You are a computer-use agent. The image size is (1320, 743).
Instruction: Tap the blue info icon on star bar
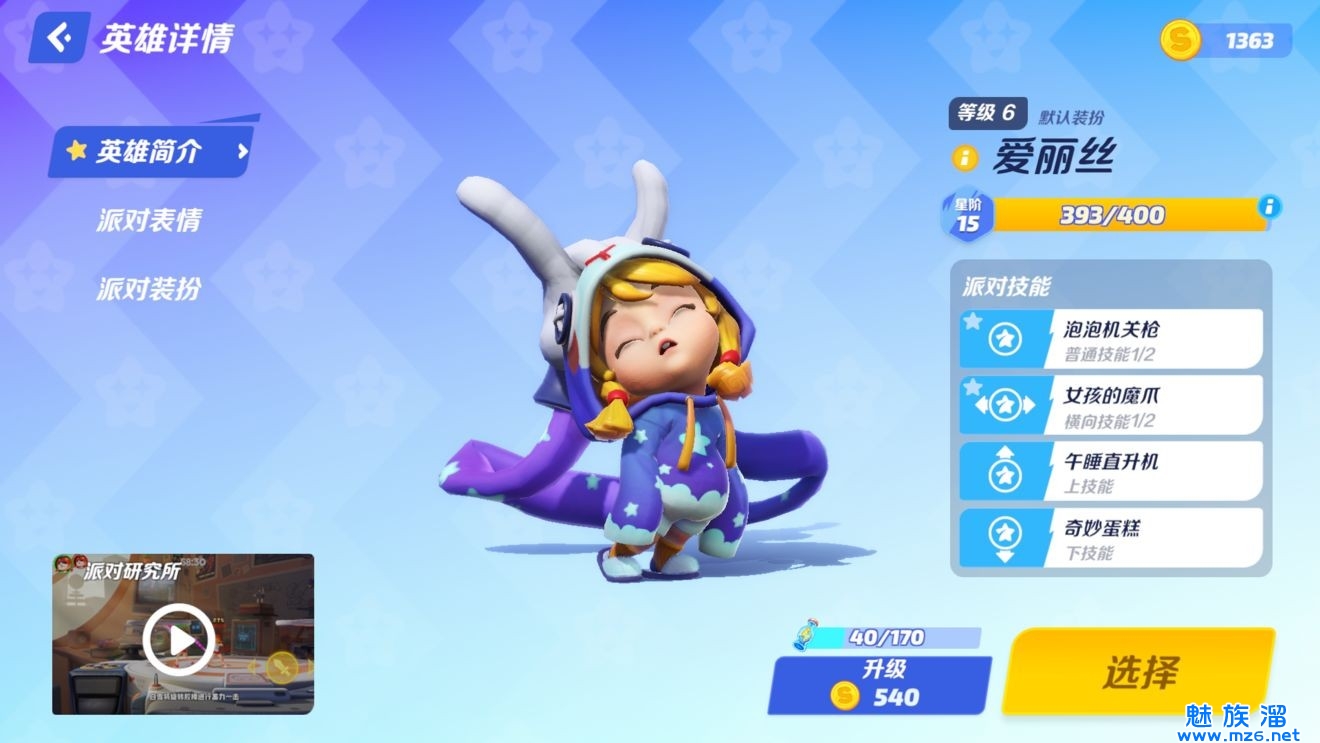click(1270, 207)
